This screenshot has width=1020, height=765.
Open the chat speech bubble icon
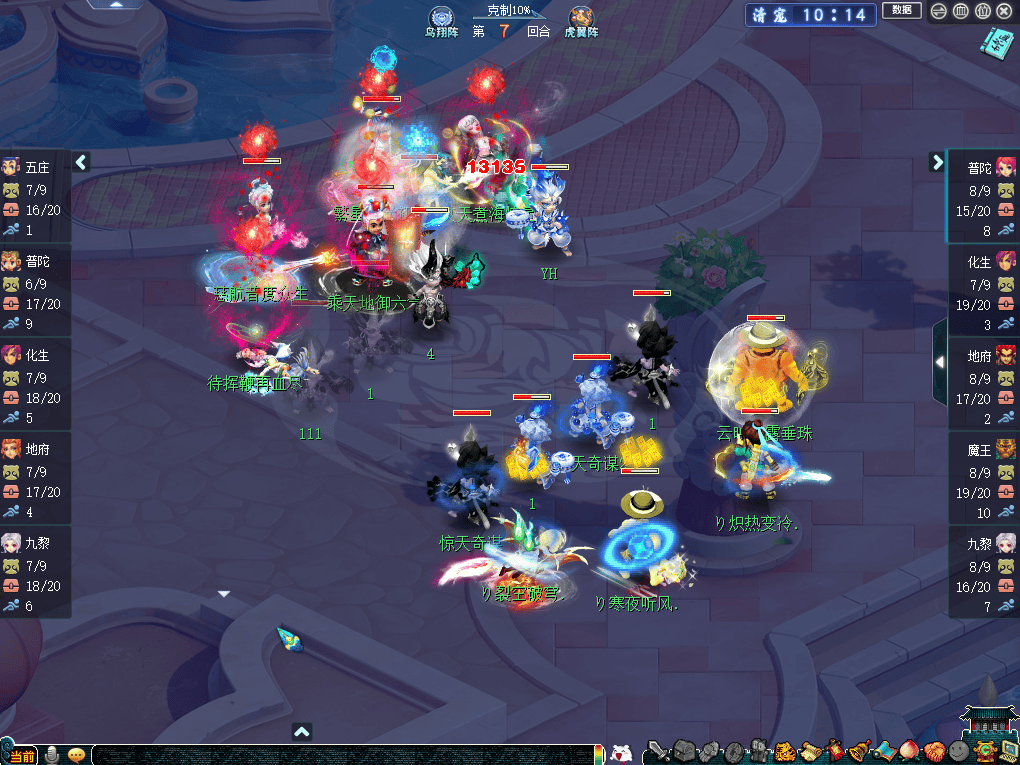[x=76, y=755]
